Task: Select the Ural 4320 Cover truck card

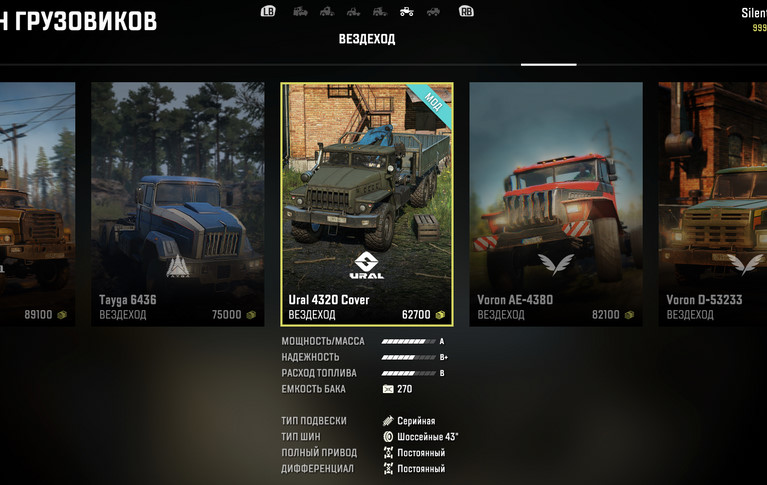Action: [367, 204]
